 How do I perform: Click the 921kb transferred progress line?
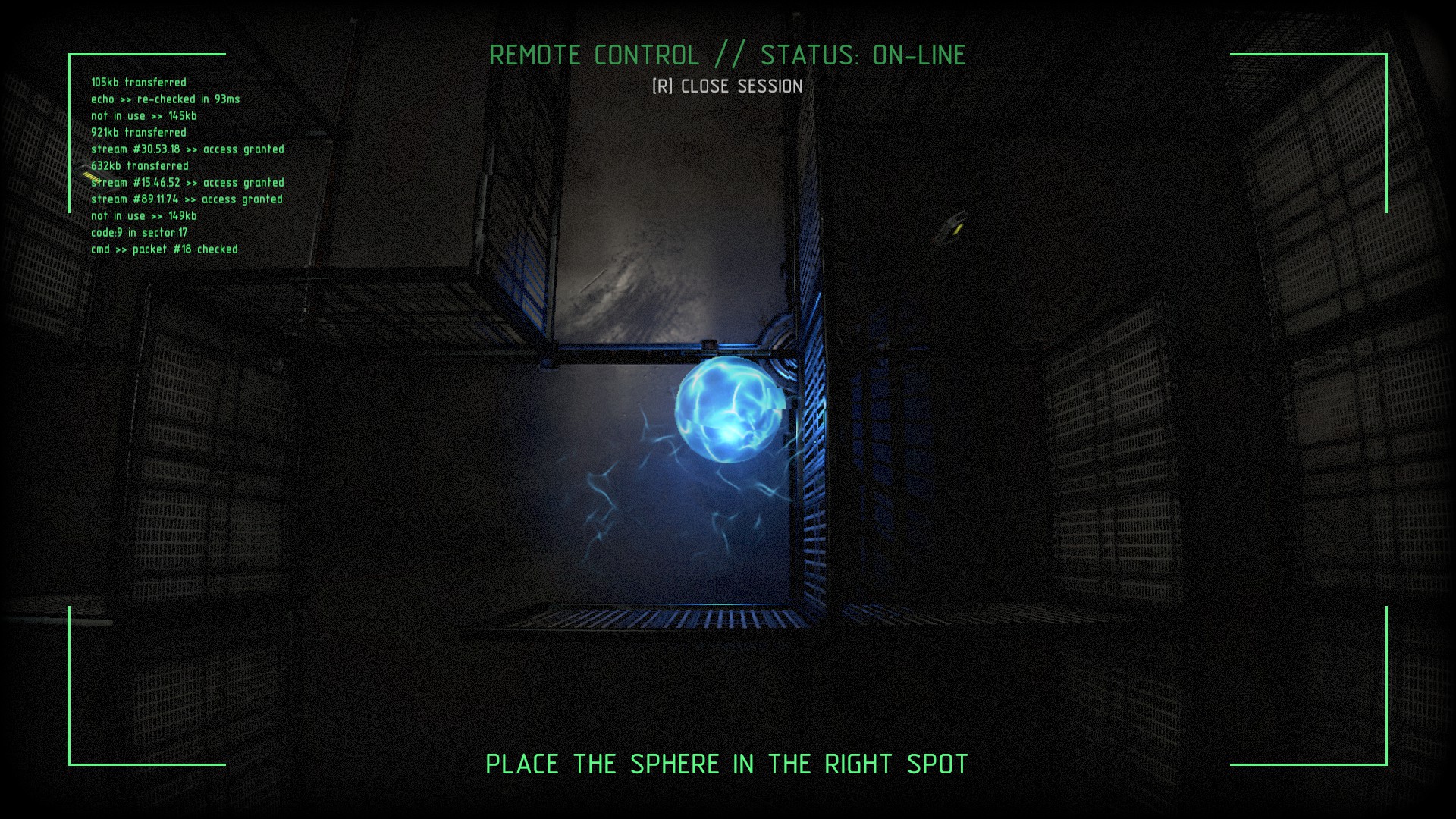(139, 133)
